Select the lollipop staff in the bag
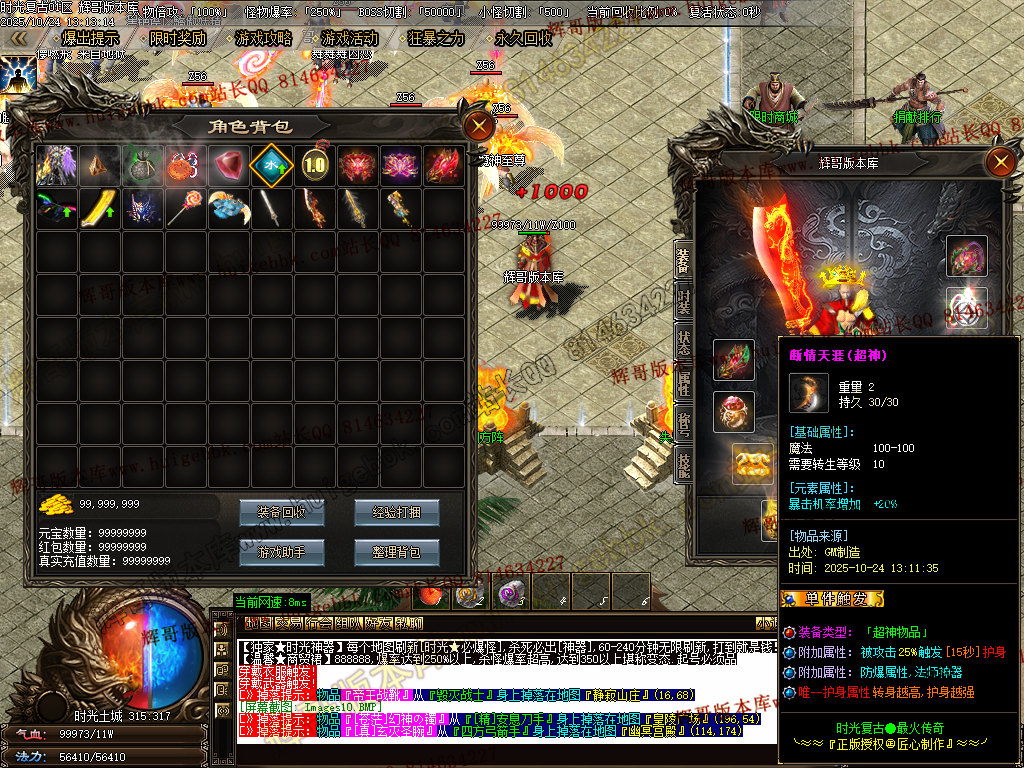Viewport: 1024px width, 768px height. (x=185, y=208)
